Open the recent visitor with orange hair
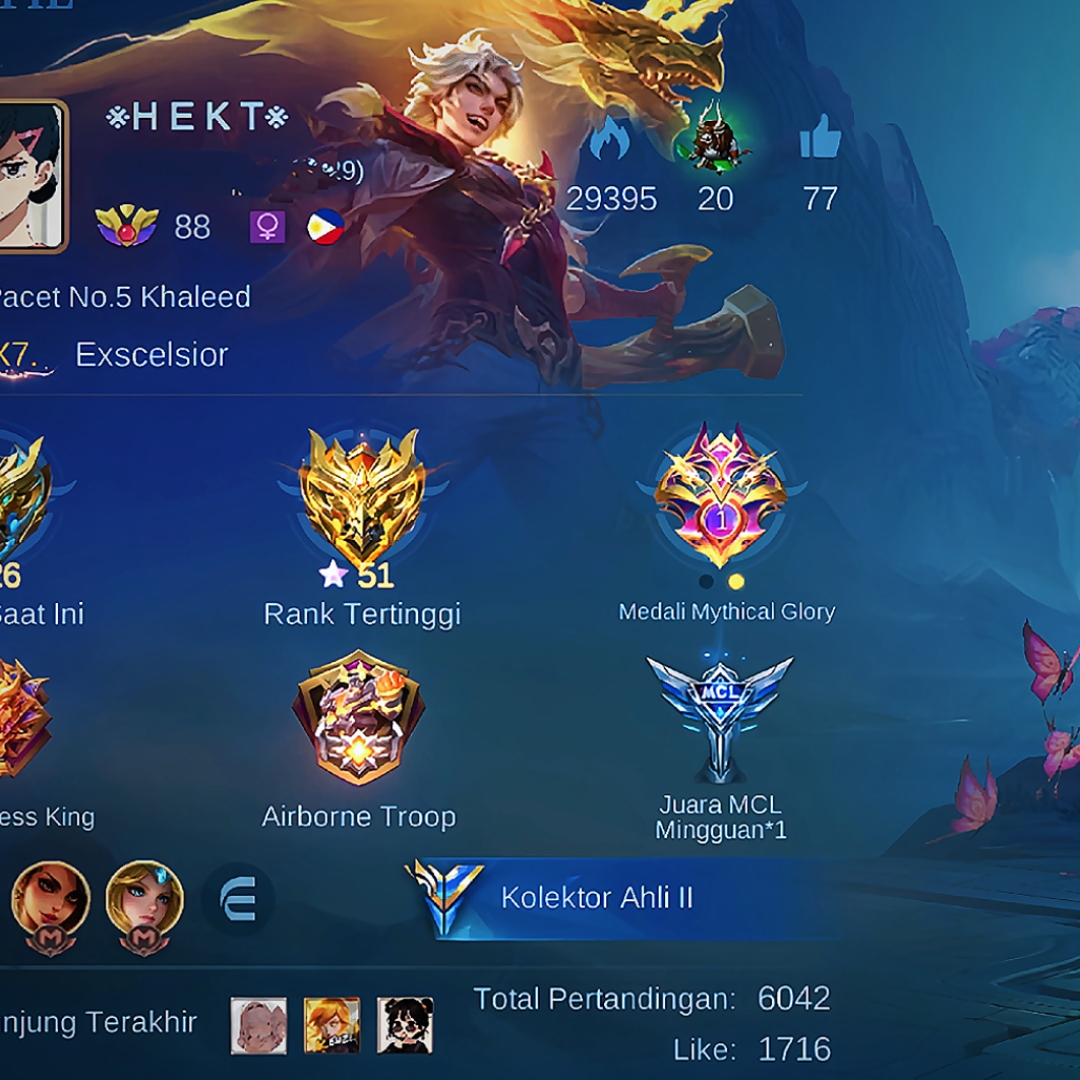 (x=332, y=1025)
